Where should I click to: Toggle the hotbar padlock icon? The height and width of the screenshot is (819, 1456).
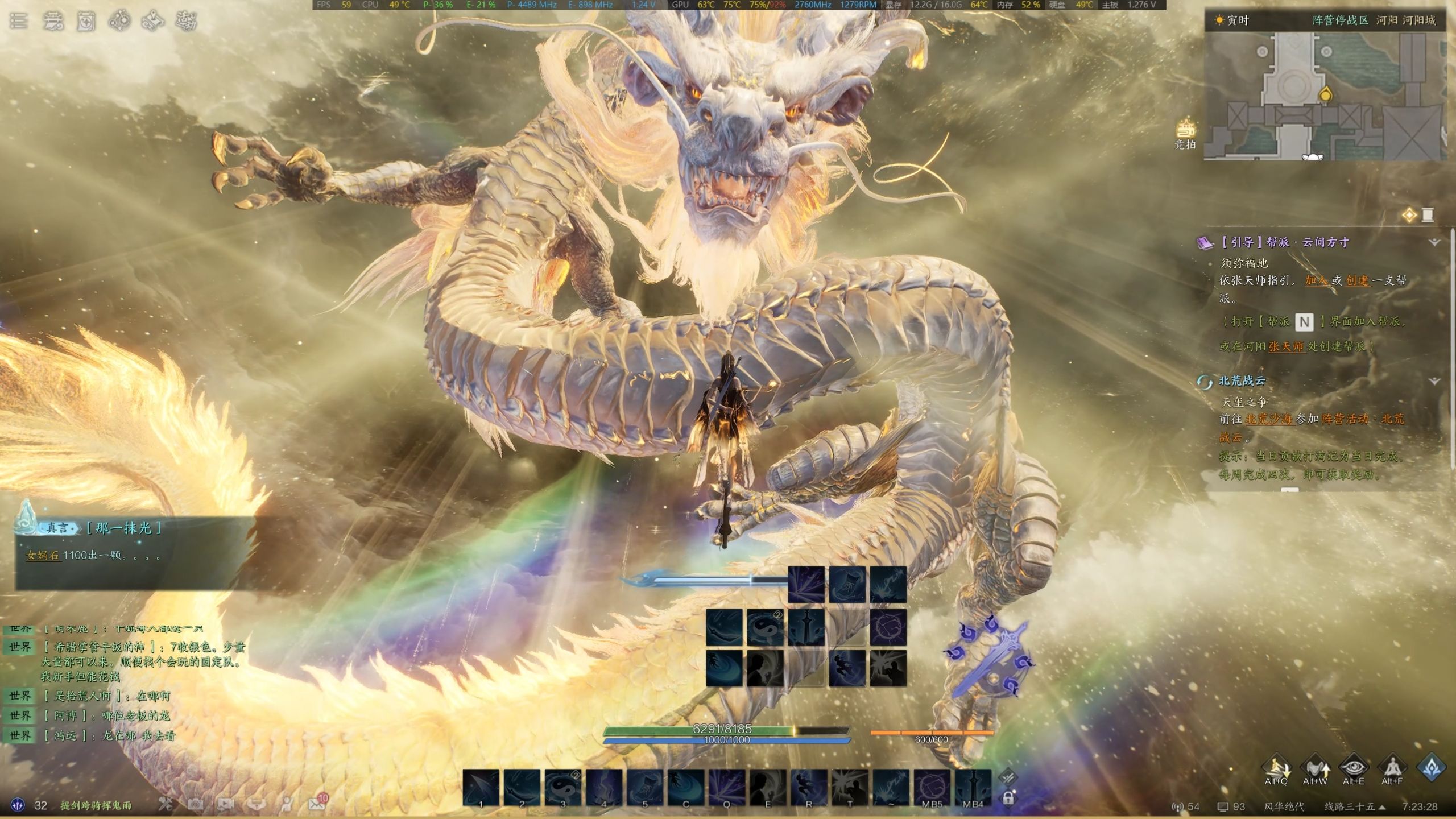1008,798
